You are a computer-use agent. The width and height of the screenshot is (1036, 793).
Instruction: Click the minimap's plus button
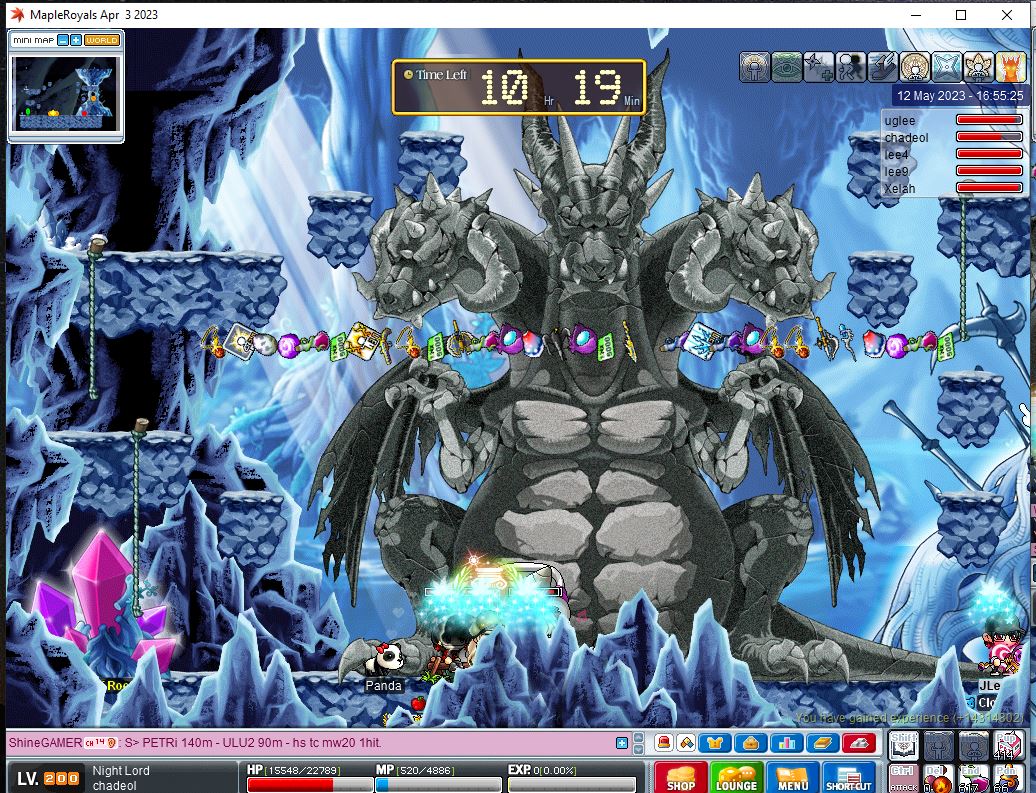pos(76,40)
